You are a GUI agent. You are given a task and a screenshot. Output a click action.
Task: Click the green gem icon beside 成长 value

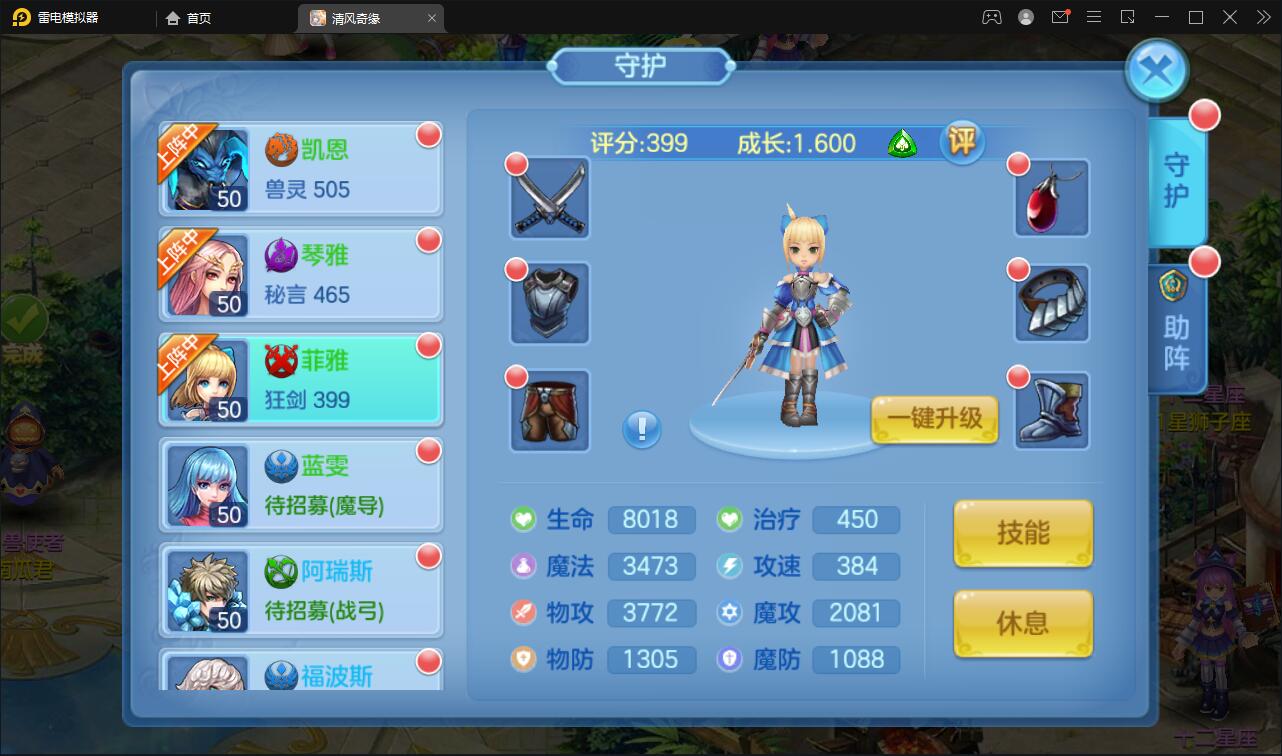(x=901, y=143)
